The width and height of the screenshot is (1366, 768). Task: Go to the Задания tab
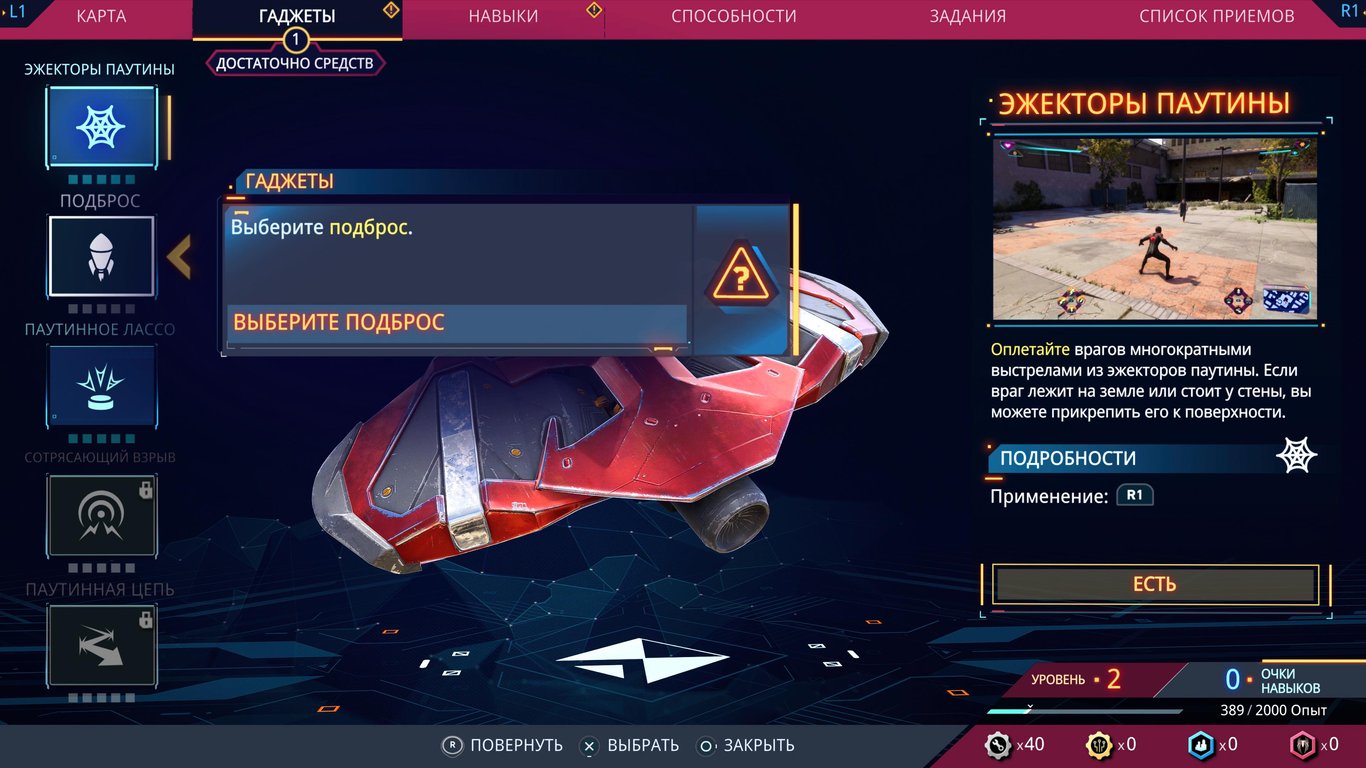967,16
